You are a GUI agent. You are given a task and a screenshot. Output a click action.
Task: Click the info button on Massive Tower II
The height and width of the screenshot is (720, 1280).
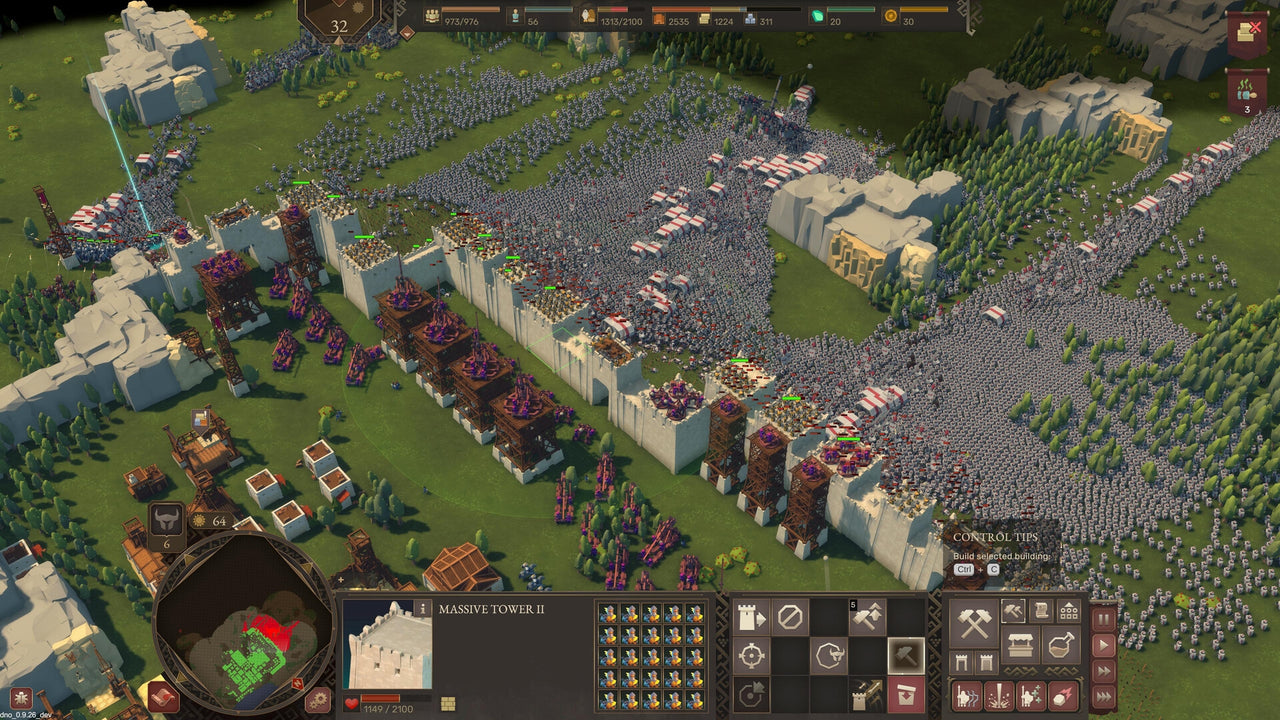(x=423, y=609)
